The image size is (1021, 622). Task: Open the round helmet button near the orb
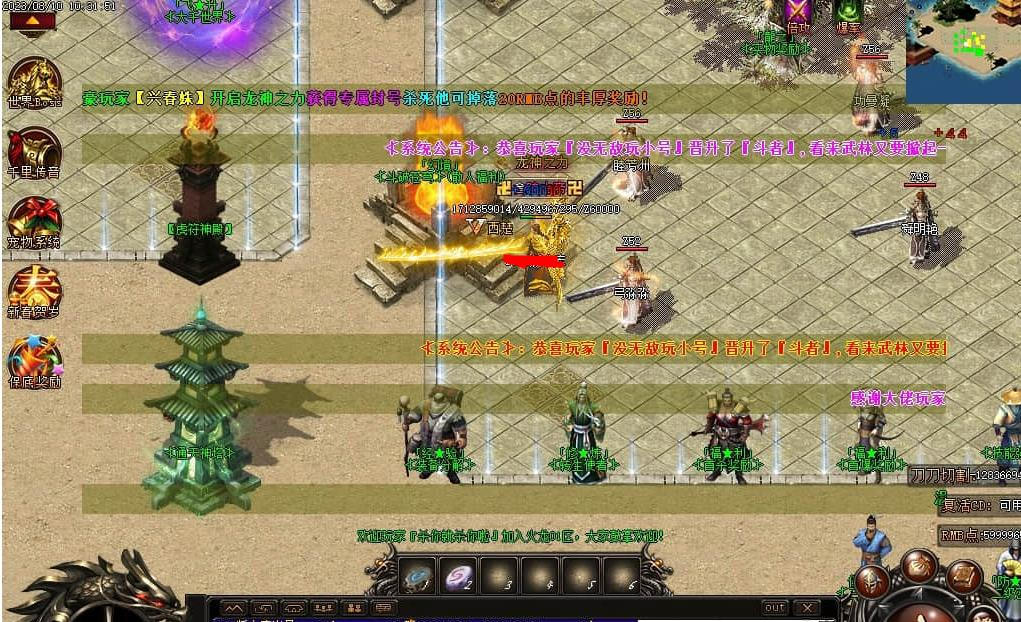[872, 581]
